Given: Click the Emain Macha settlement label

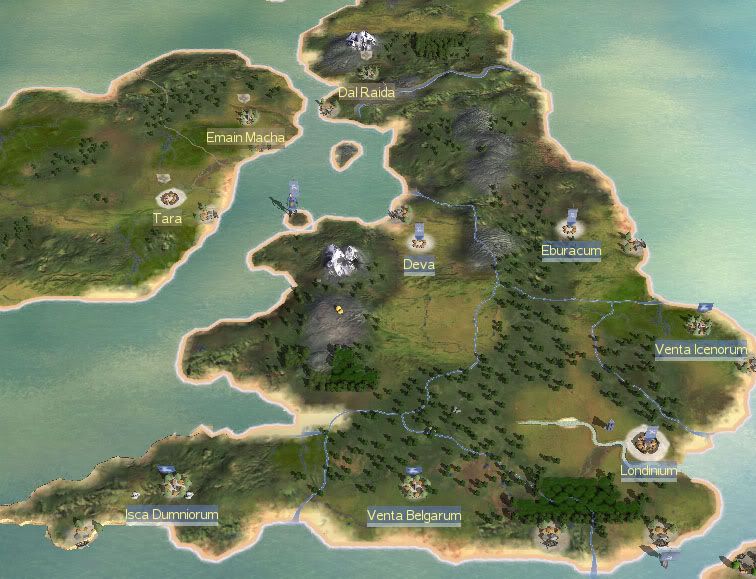Looking at the screenshot, I should pos(245,137).
